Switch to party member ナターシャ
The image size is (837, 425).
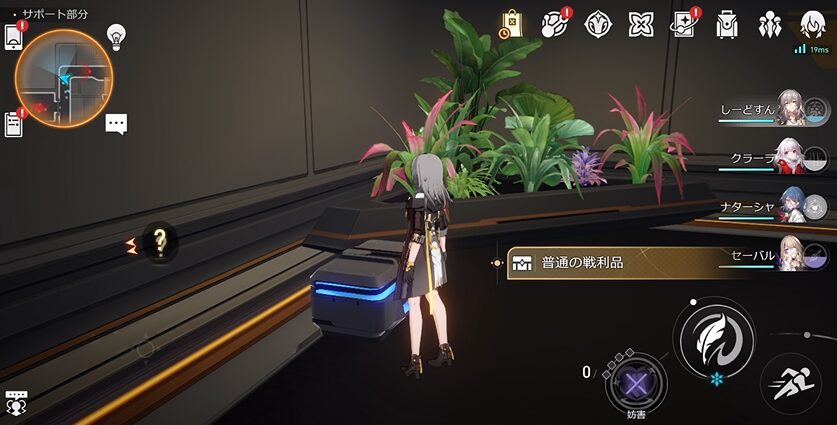790,206
